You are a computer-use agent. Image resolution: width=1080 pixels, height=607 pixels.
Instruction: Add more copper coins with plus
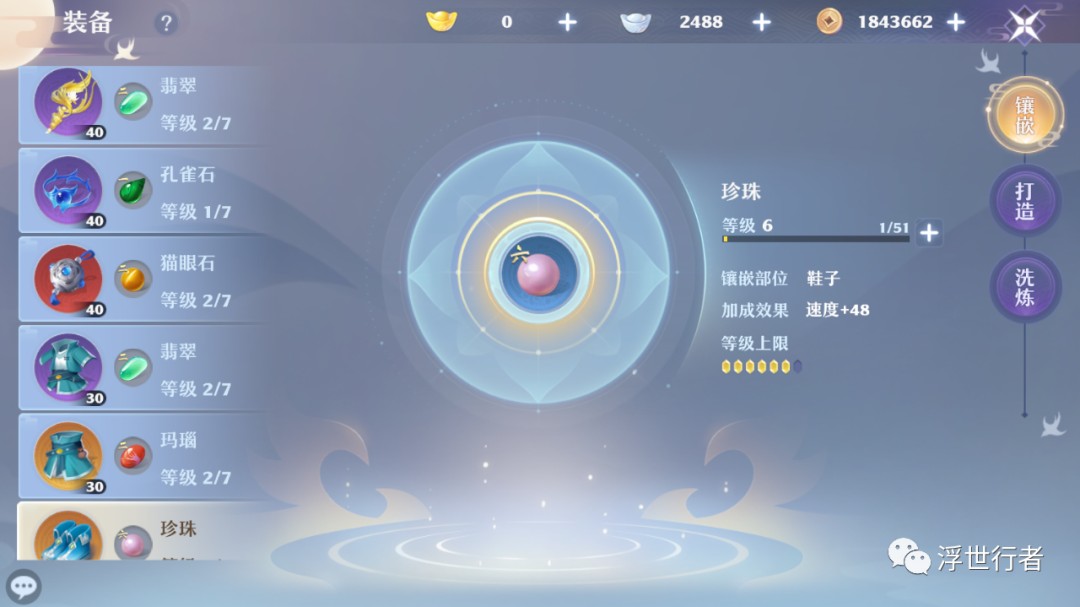click(x=956, y=22)
